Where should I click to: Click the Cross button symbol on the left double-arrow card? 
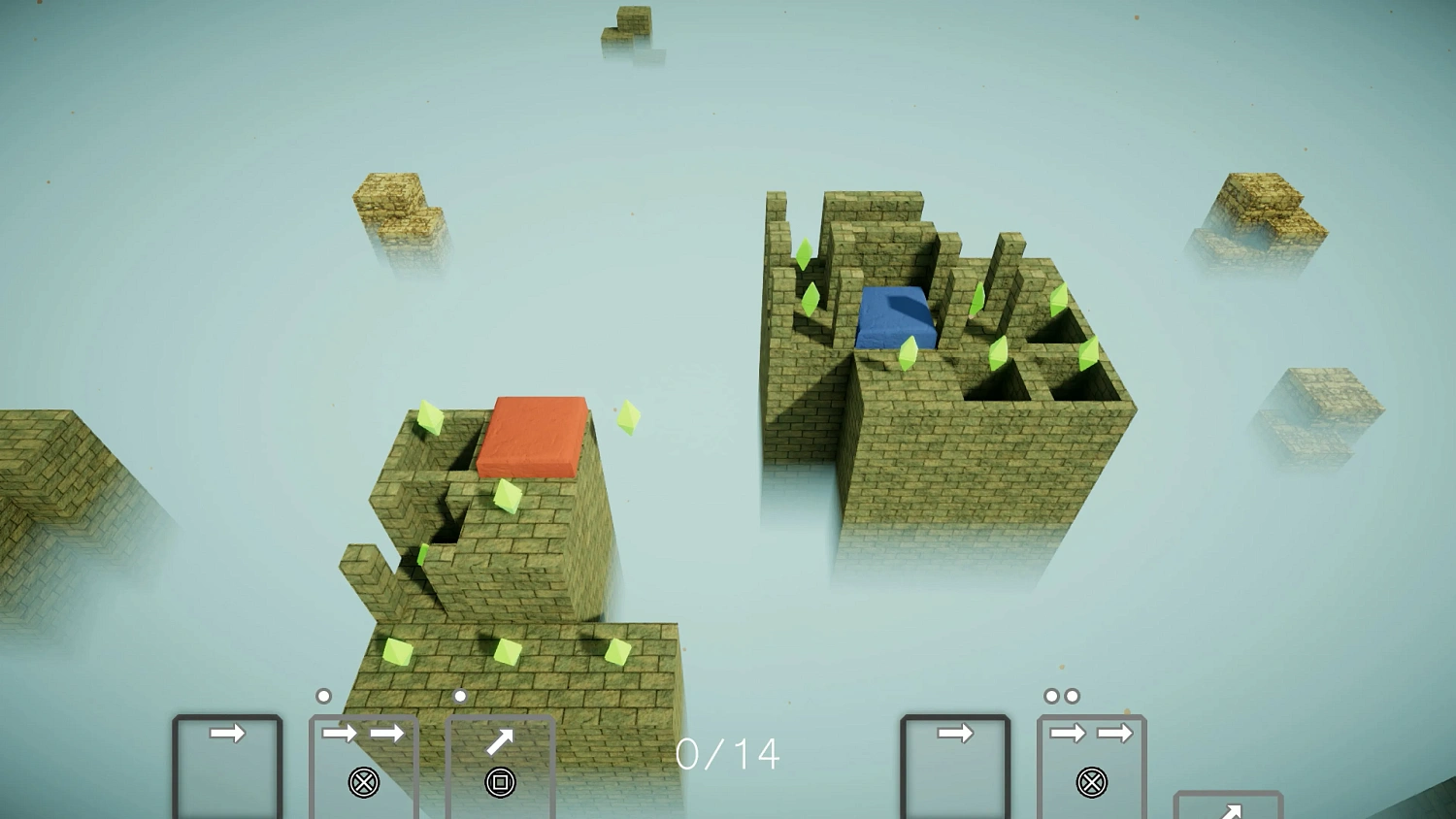(x=364, y=781)
